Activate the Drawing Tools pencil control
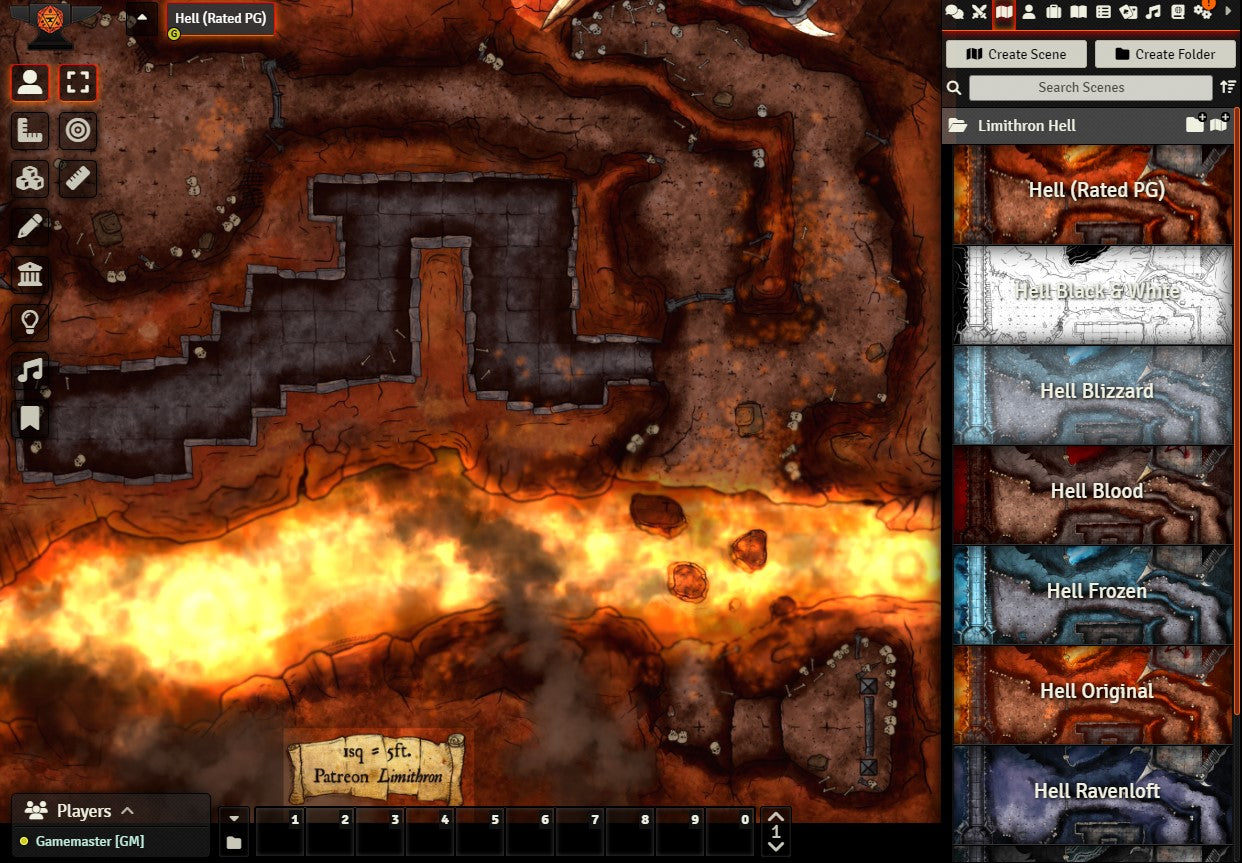 click(30, 226)
